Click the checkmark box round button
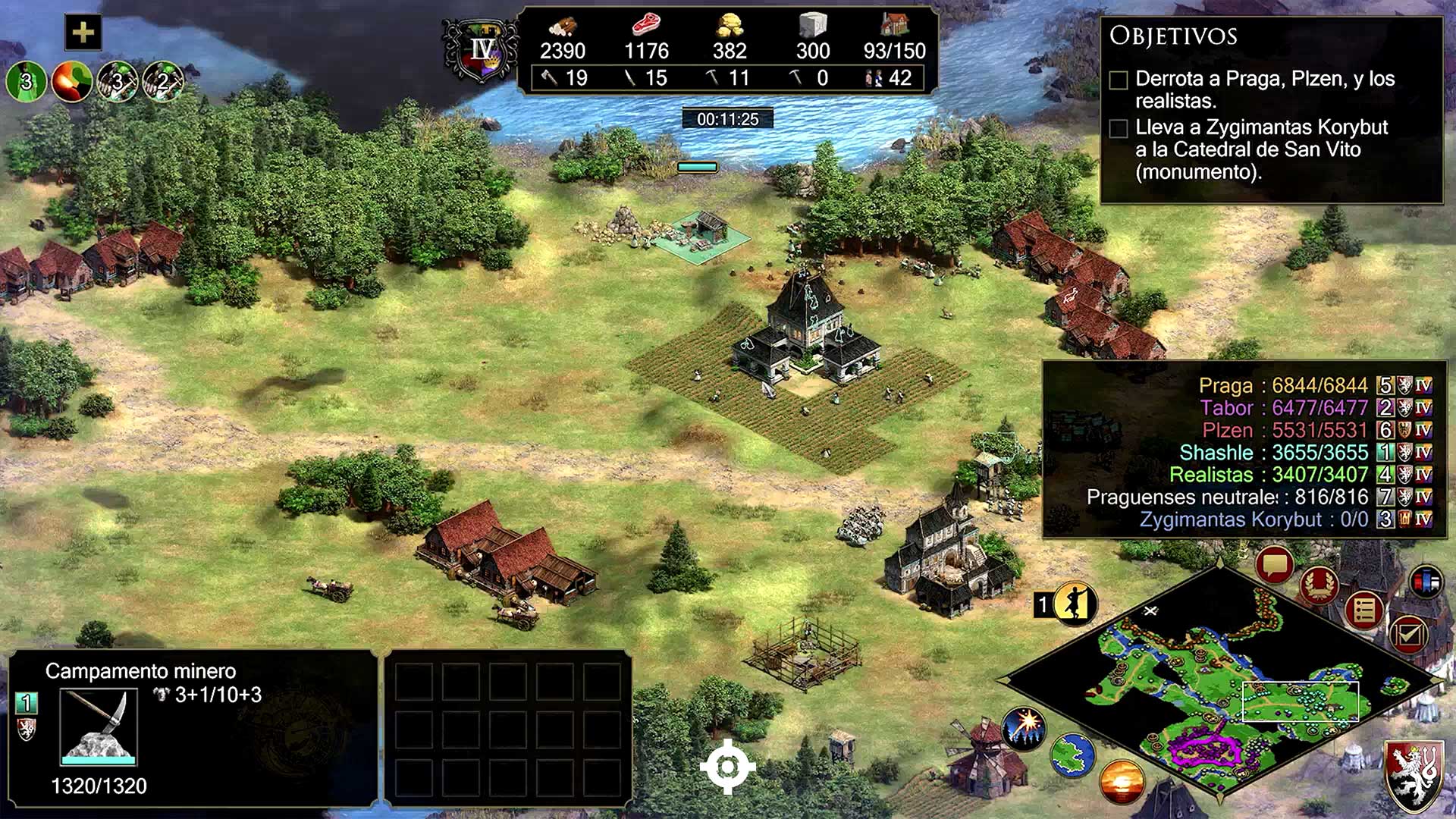1456x819 pixels. click(x=1408, y=634)
